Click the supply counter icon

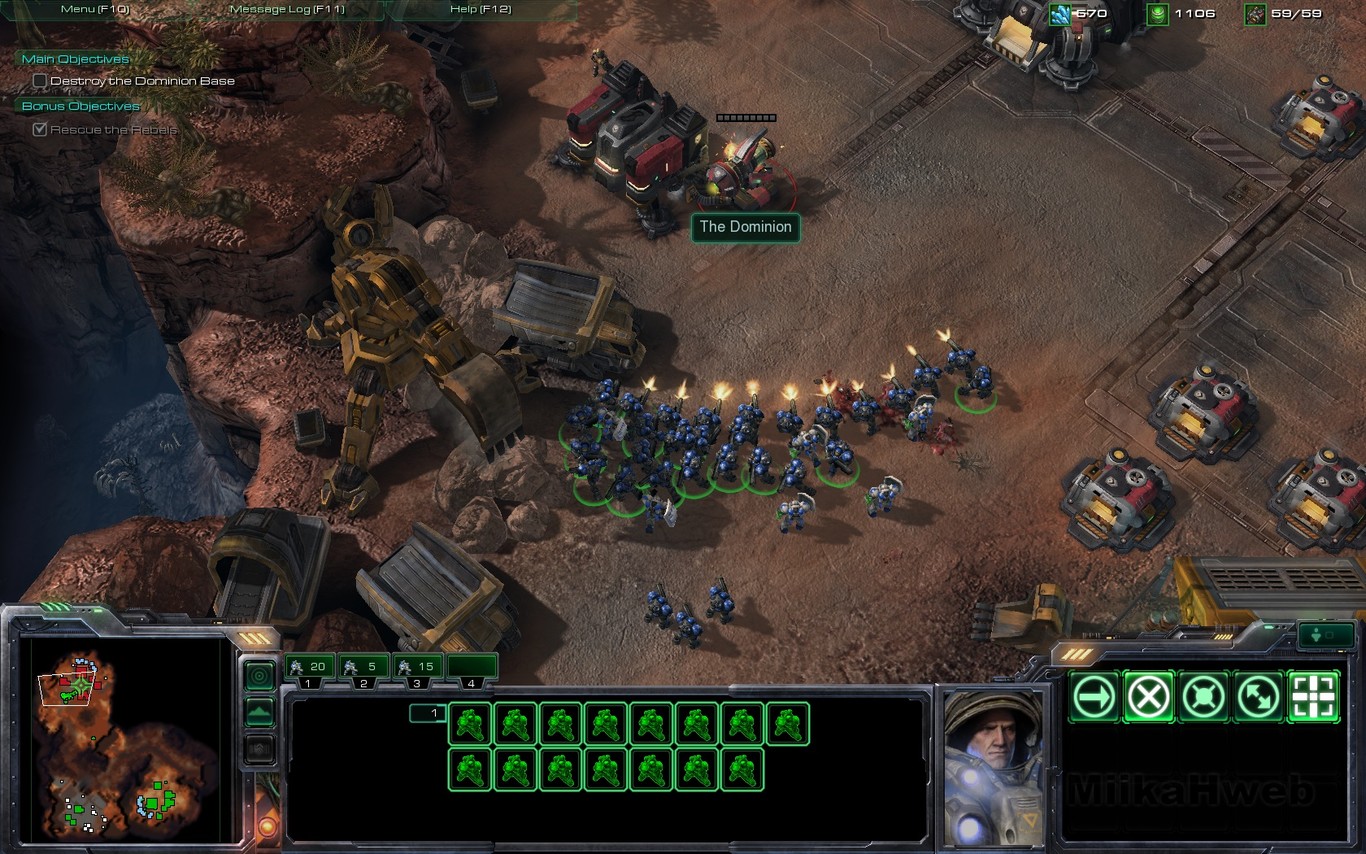pyautogui.click(x=1253, y=13)
